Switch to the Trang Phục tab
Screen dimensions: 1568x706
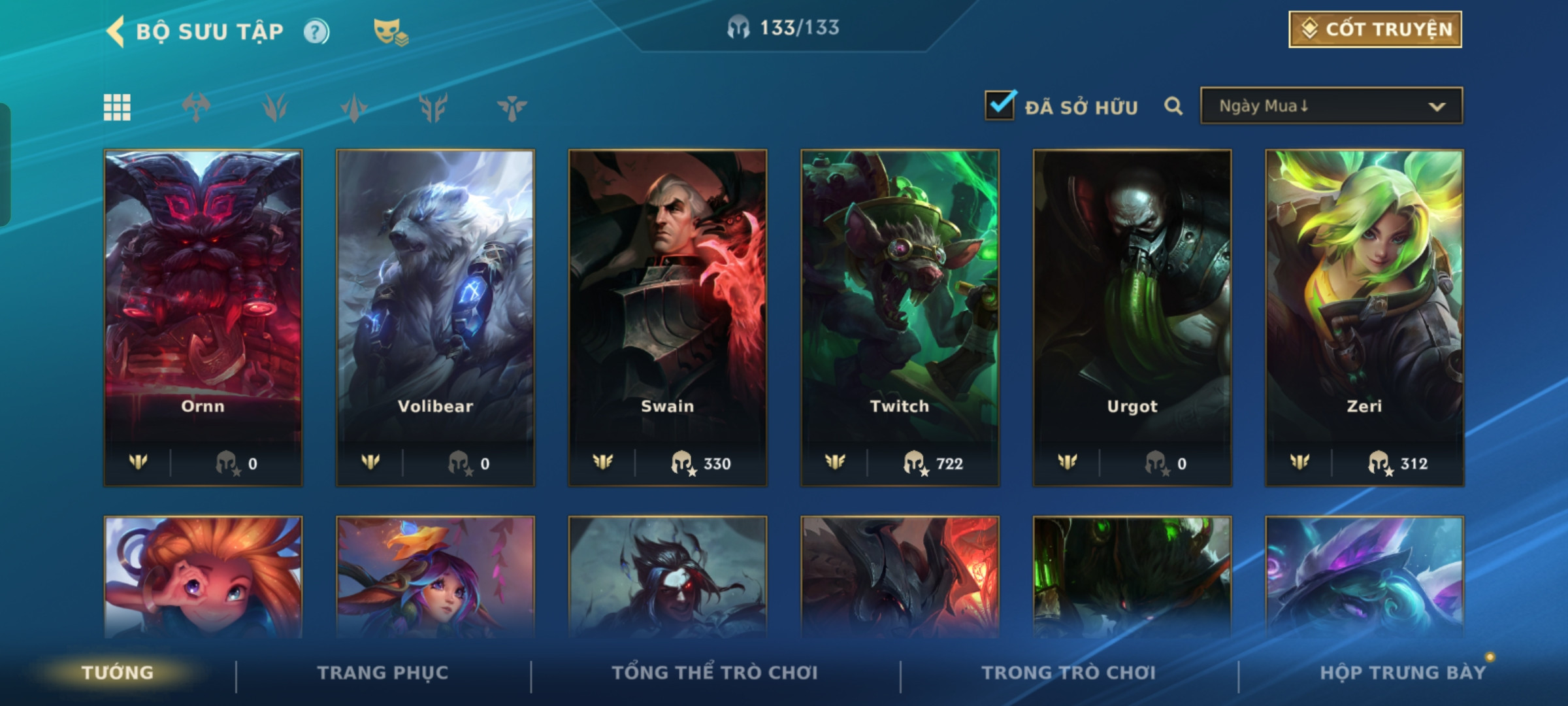point(383,673)
